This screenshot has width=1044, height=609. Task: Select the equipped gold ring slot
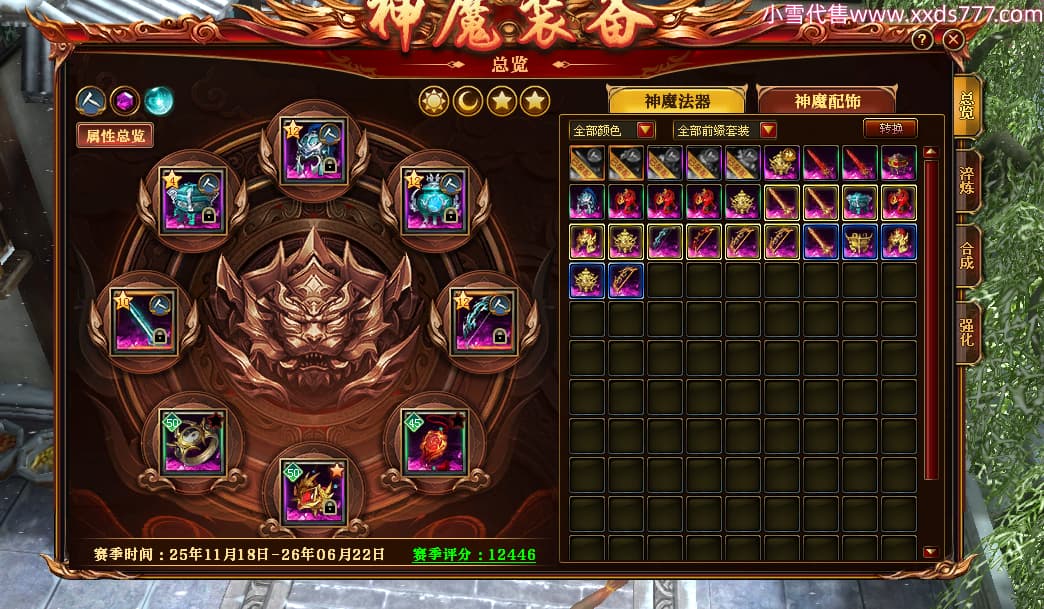coord(193,441)
